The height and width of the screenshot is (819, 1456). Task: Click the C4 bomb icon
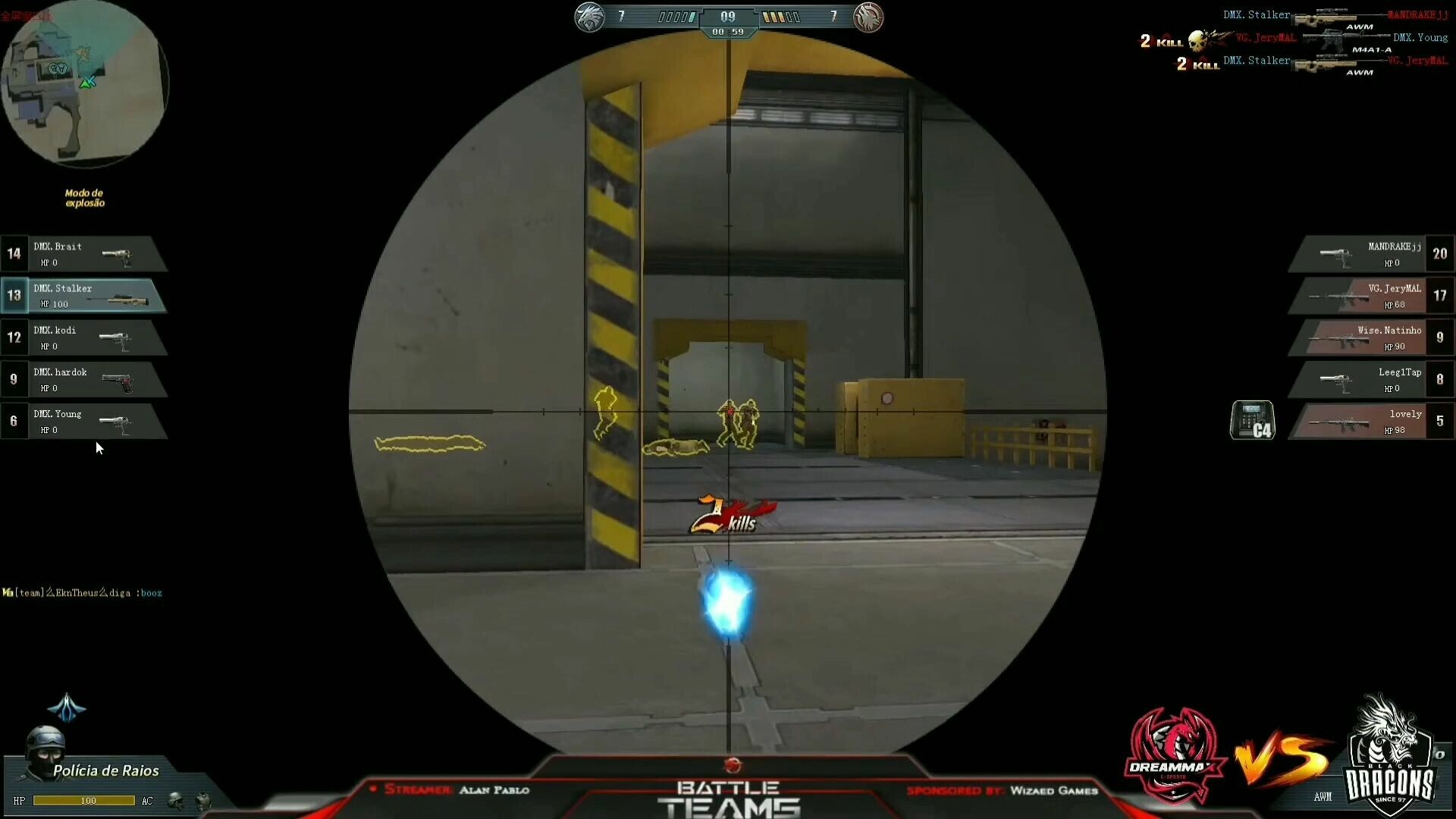[1253, 421]
